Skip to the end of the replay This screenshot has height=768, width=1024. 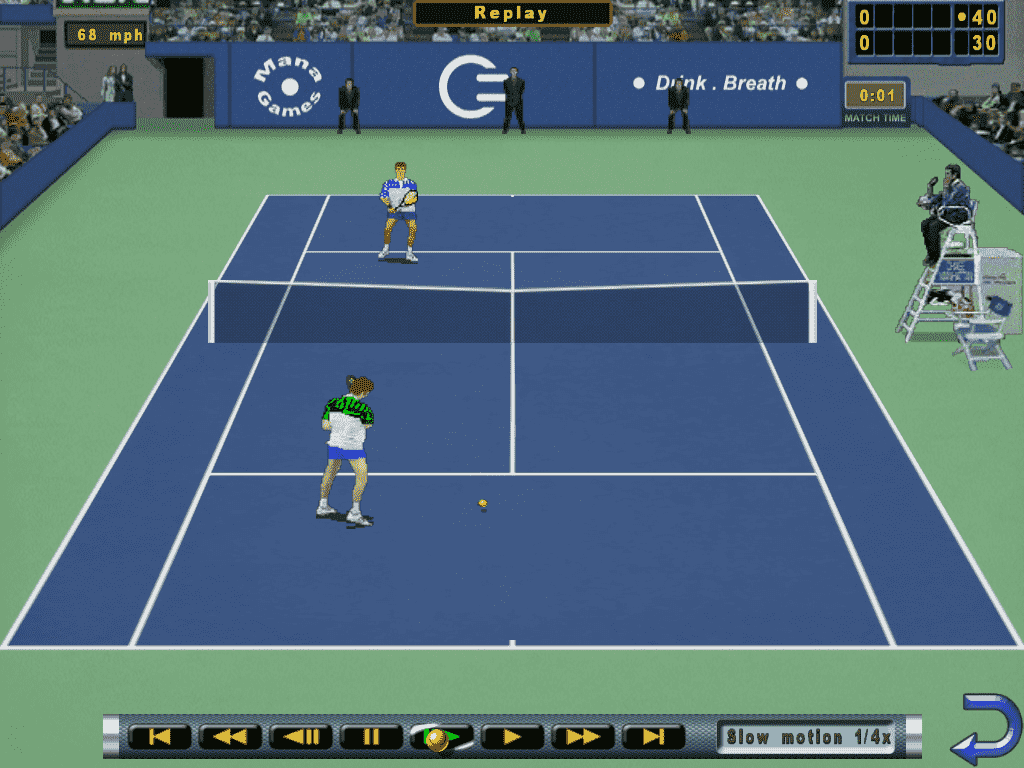[x=653, y=738]
